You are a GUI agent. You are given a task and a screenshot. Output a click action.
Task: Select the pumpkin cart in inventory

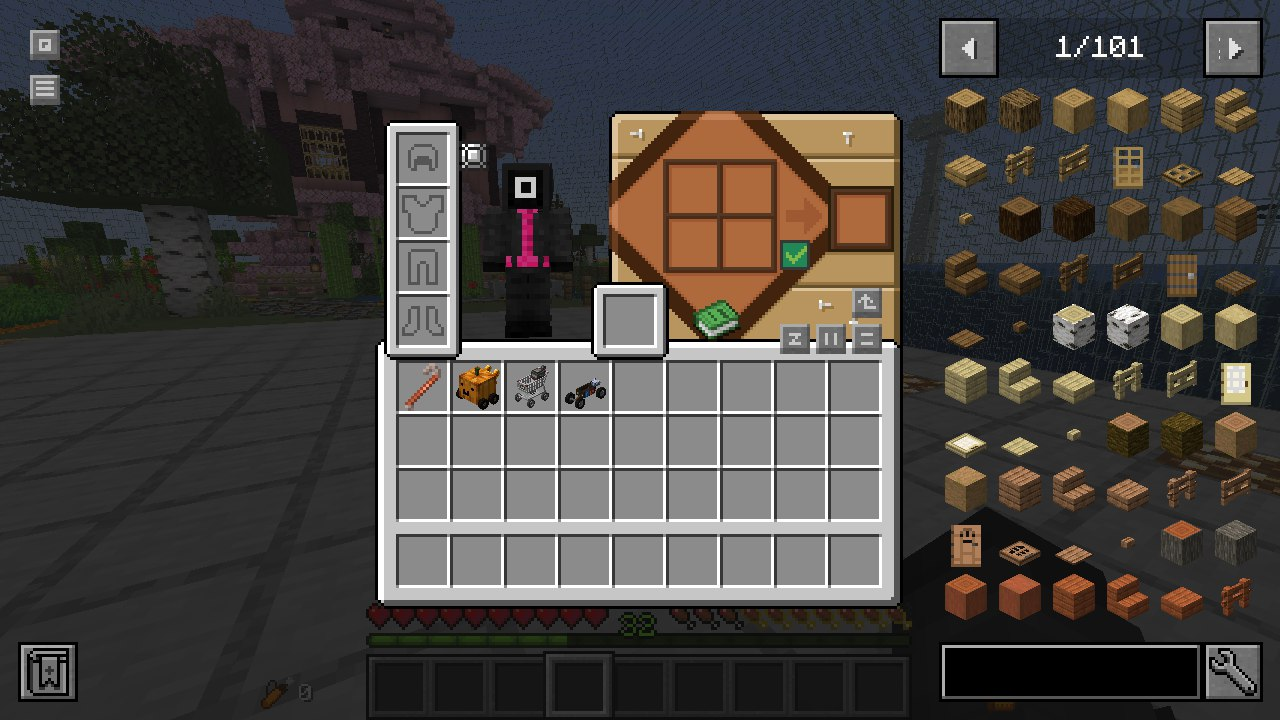(x=477, y=387)
